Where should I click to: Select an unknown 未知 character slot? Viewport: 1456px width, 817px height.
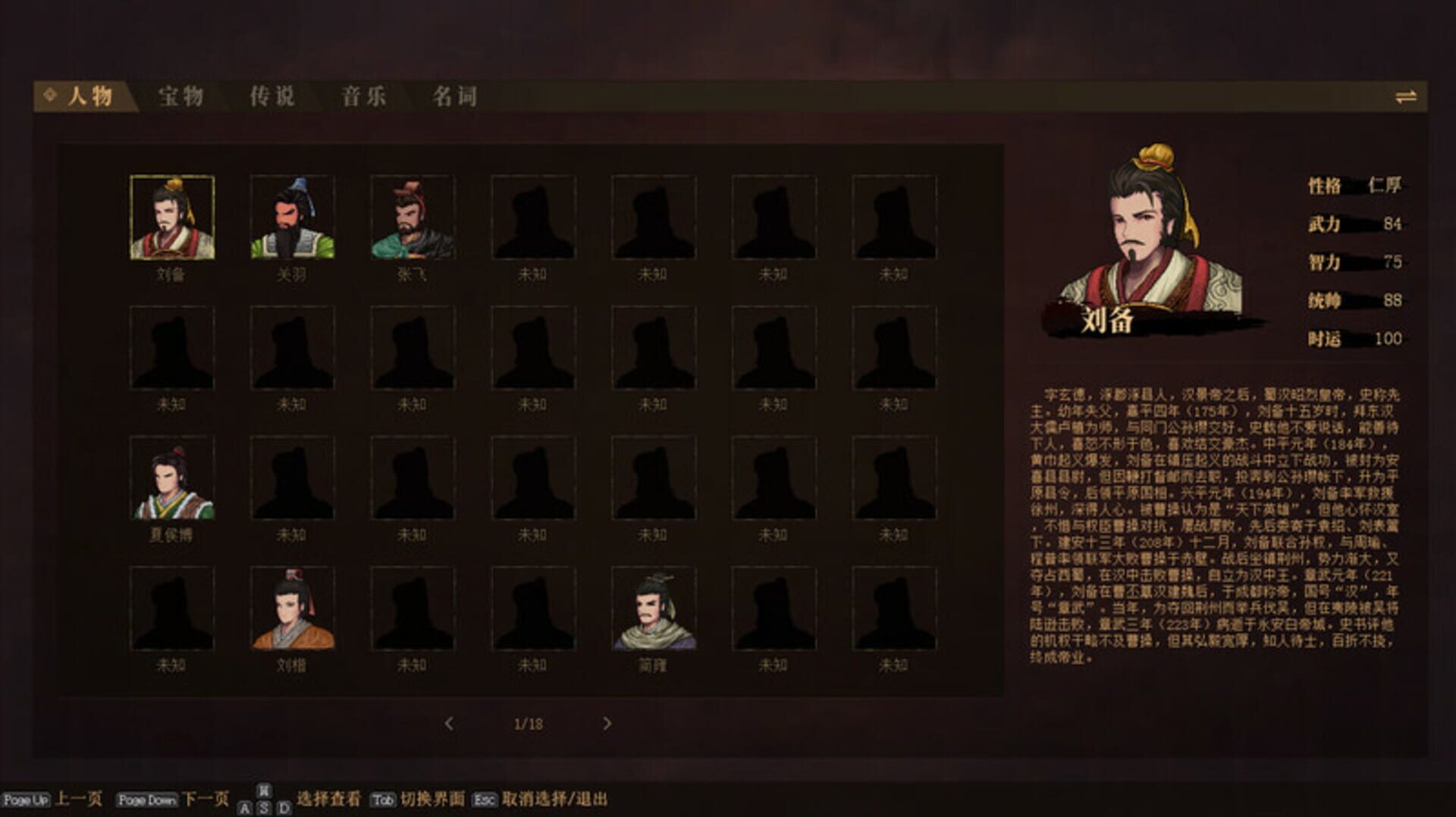tap(533, 218)
